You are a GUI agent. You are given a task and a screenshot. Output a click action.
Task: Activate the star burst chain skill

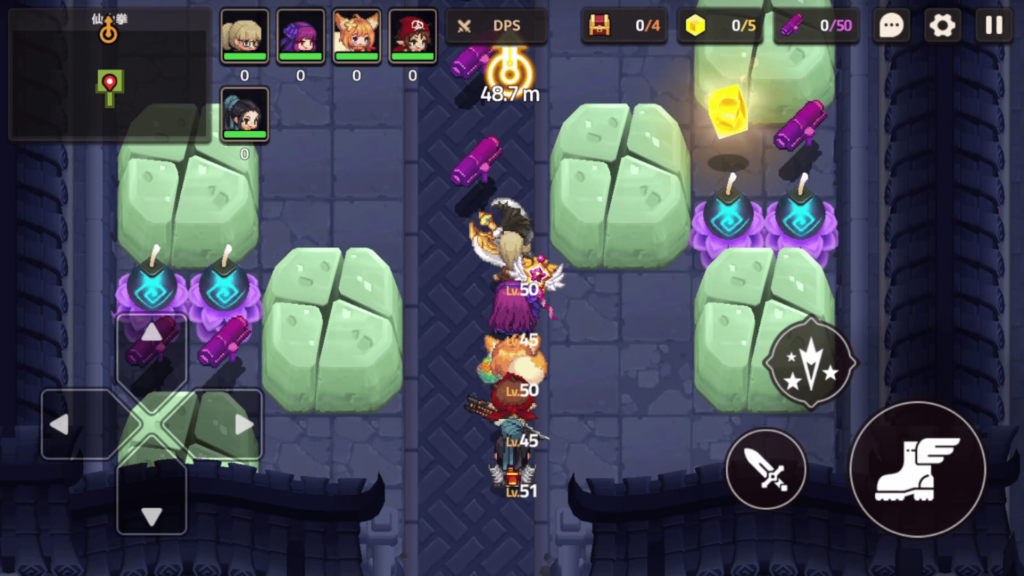click(x=809, y=363)
